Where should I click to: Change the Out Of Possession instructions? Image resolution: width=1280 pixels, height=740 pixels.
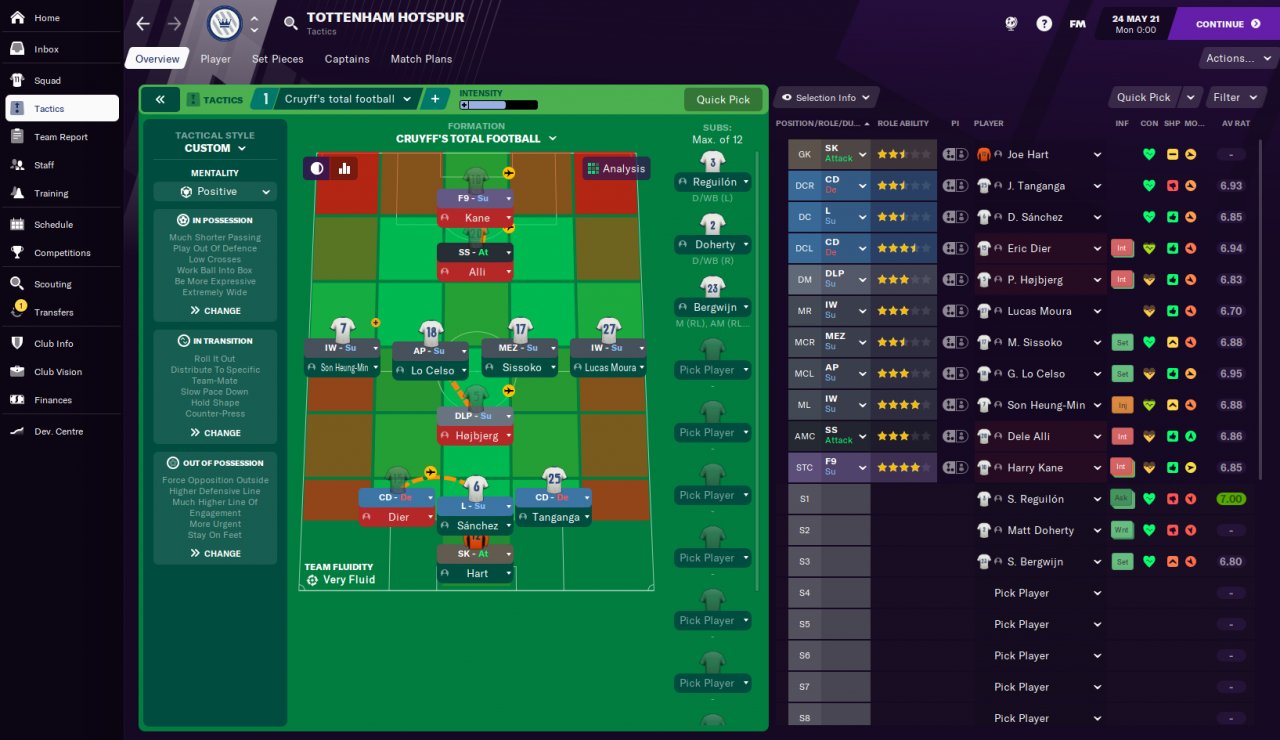click(215, 553)
